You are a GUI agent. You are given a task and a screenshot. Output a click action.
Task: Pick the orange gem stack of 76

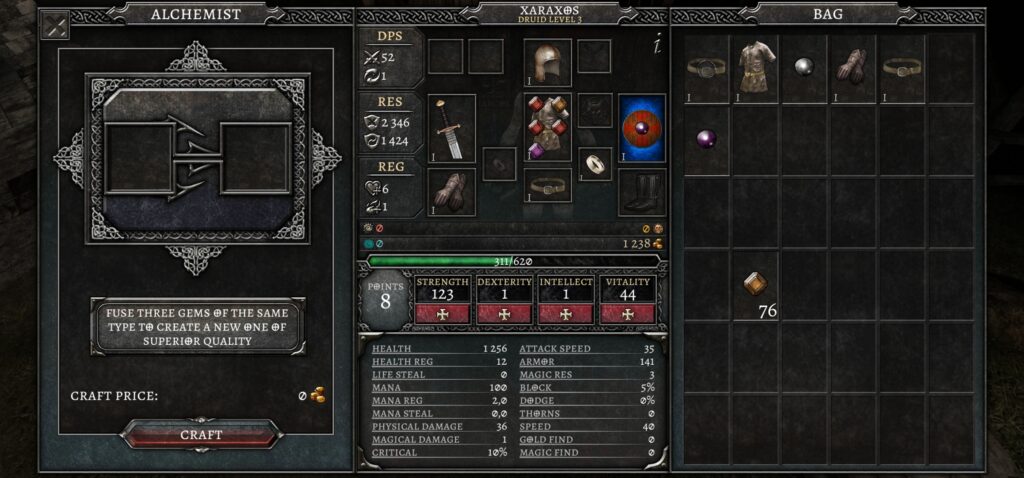756,285
